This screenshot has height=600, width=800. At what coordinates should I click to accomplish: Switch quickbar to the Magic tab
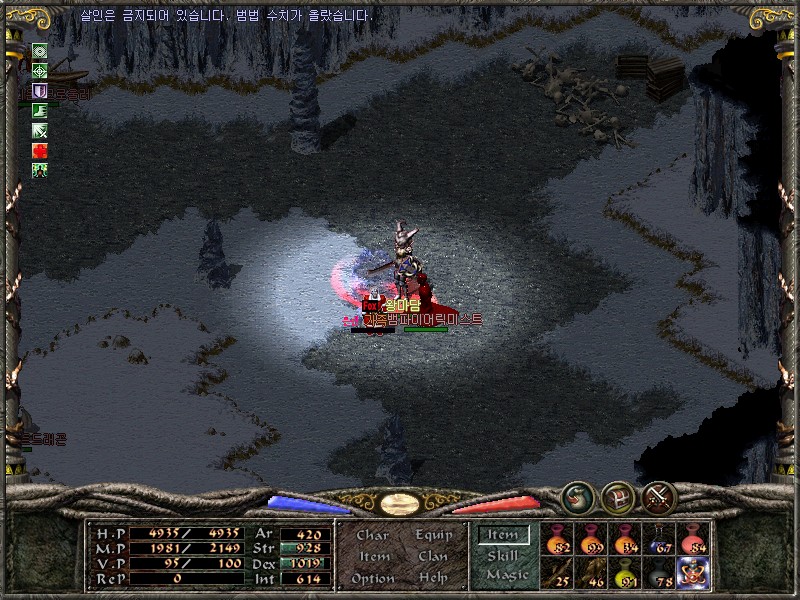tap(506, 575)
